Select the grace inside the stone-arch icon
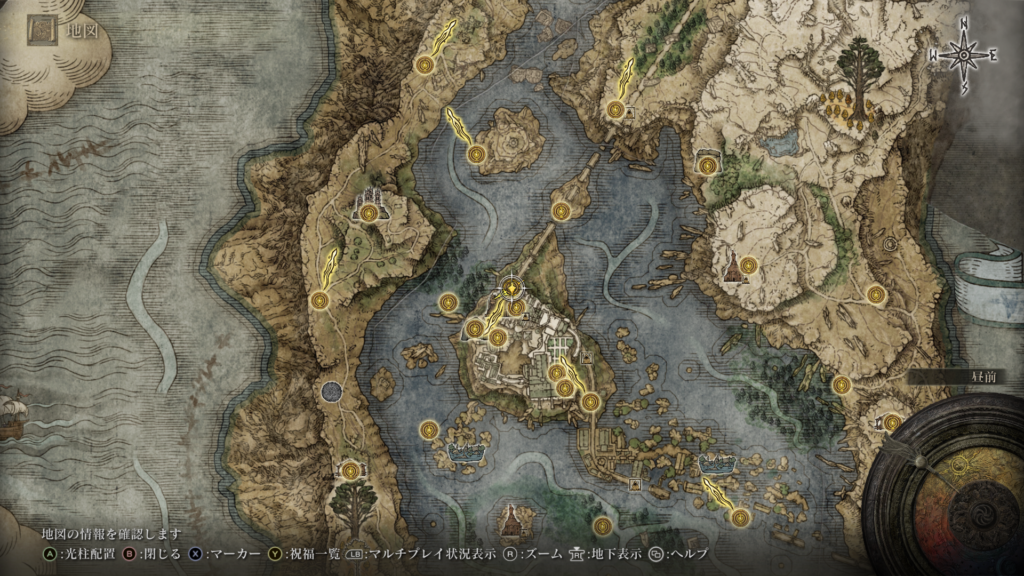Image resolution: width=1024 pixels, height=576 pixels. 709,165
